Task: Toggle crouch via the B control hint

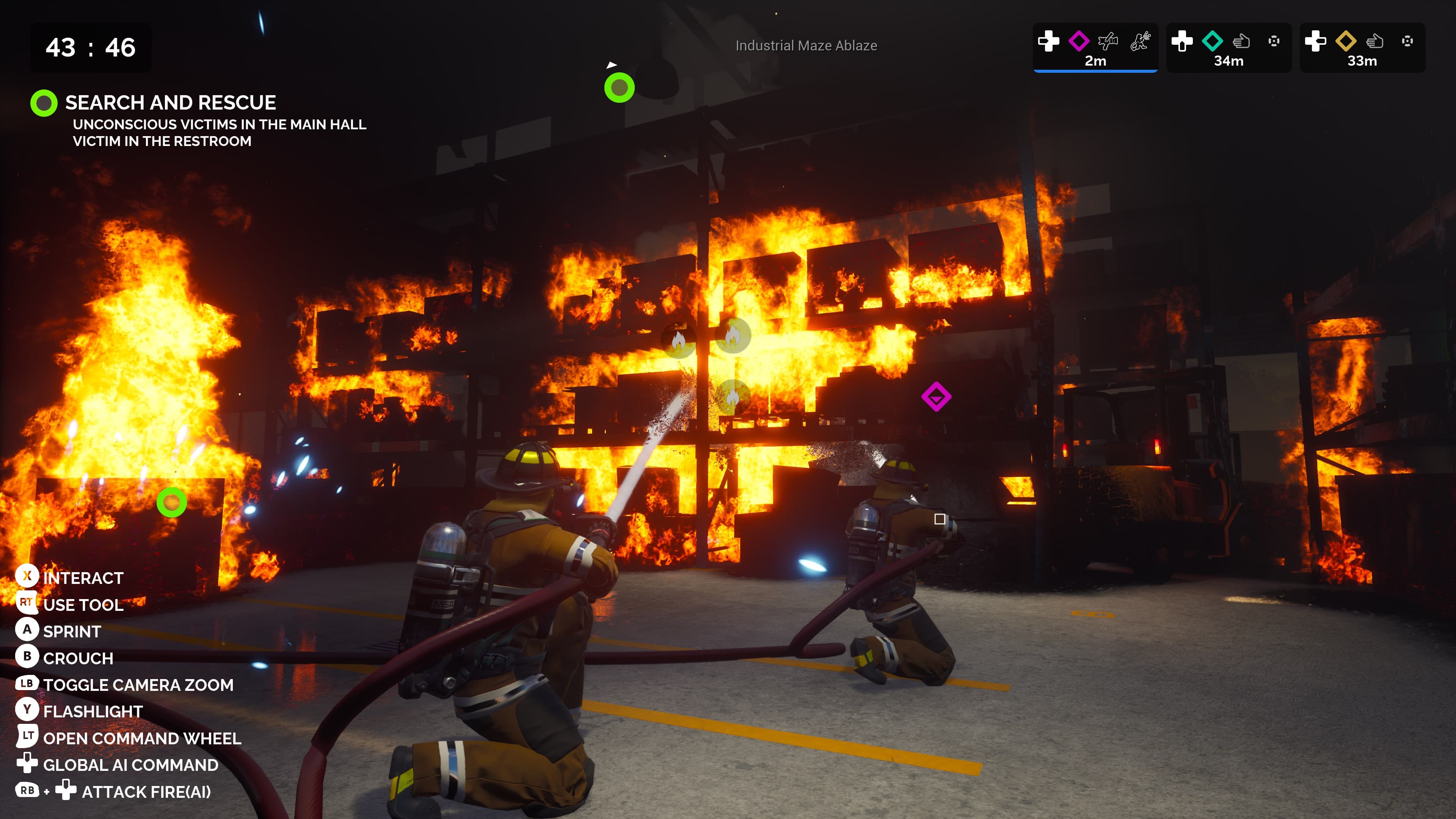Action: [27, 658]
